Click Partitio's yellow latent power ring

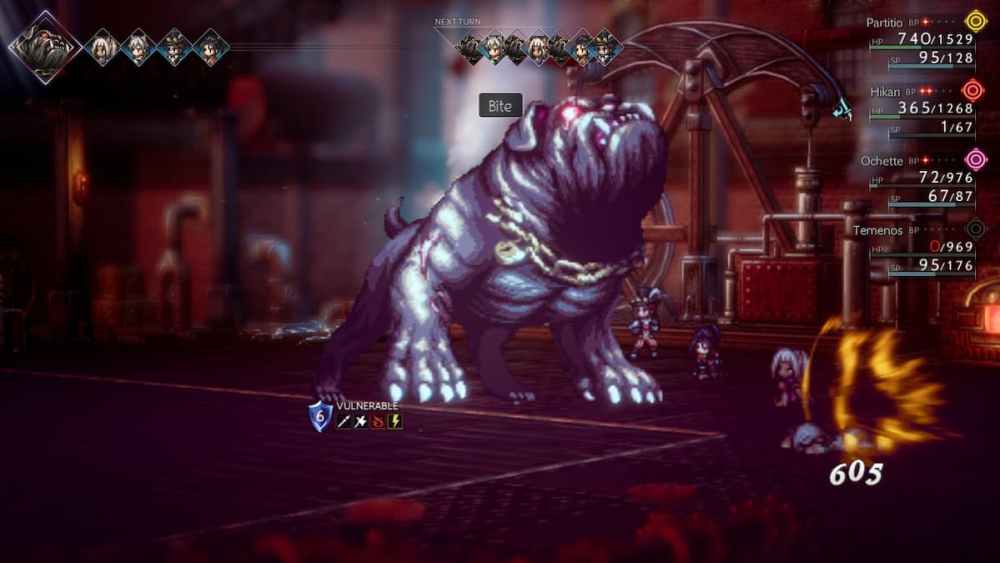point(975,20)
